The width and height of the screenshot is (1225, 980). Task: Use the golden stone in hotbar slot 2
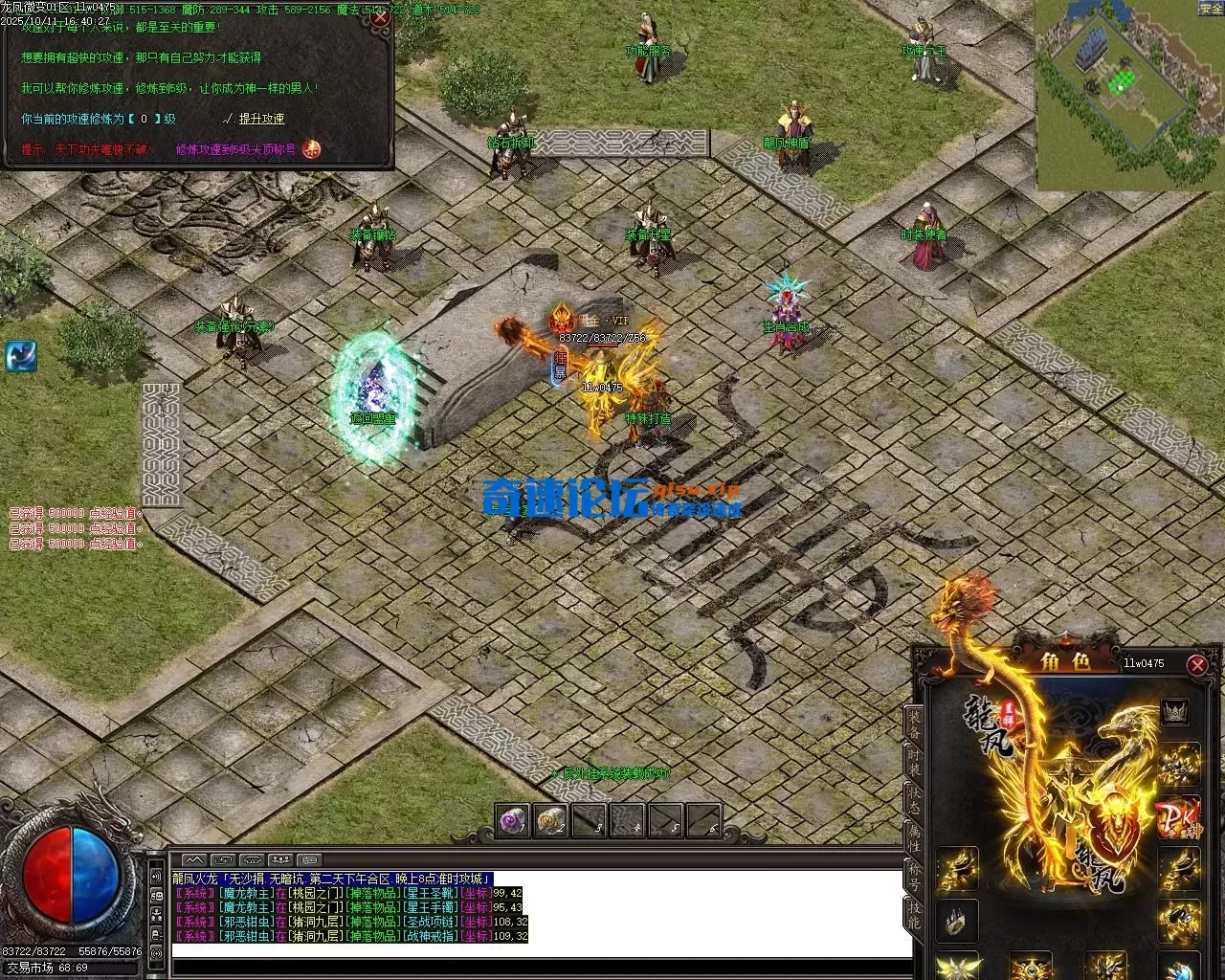551,820
